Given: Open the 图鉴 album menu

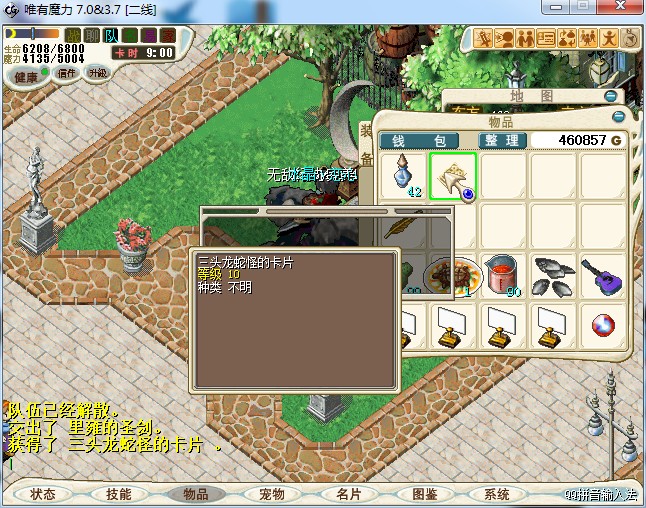Looking at the screenshot, I should [x=424, y=494].
